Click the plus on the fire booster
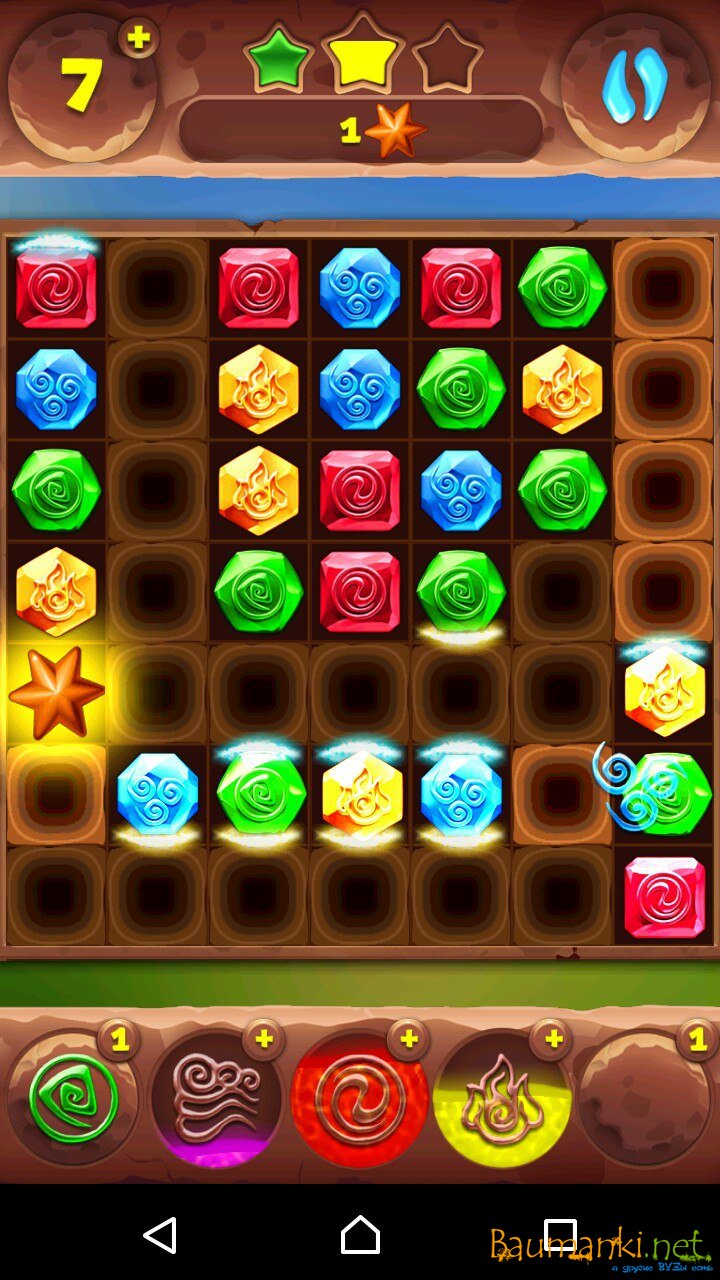Screen dimensions: 720x1280 tap(550, 1040)
